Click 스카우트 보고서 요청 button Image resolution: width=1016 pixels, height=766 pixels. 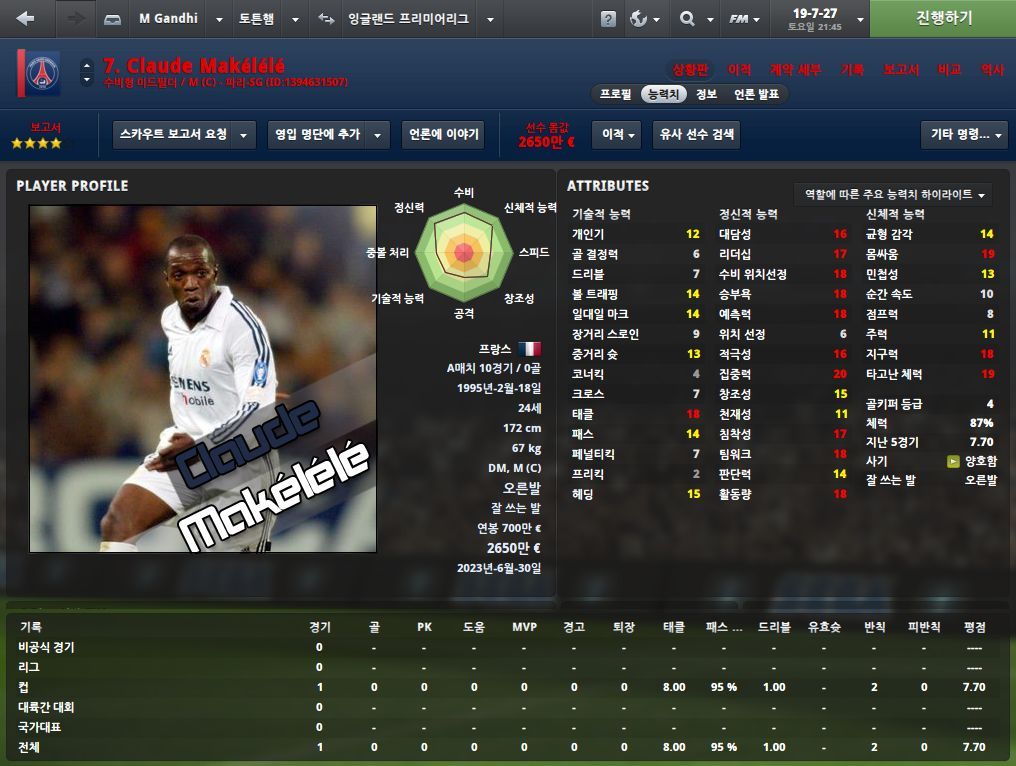point(184,135)
